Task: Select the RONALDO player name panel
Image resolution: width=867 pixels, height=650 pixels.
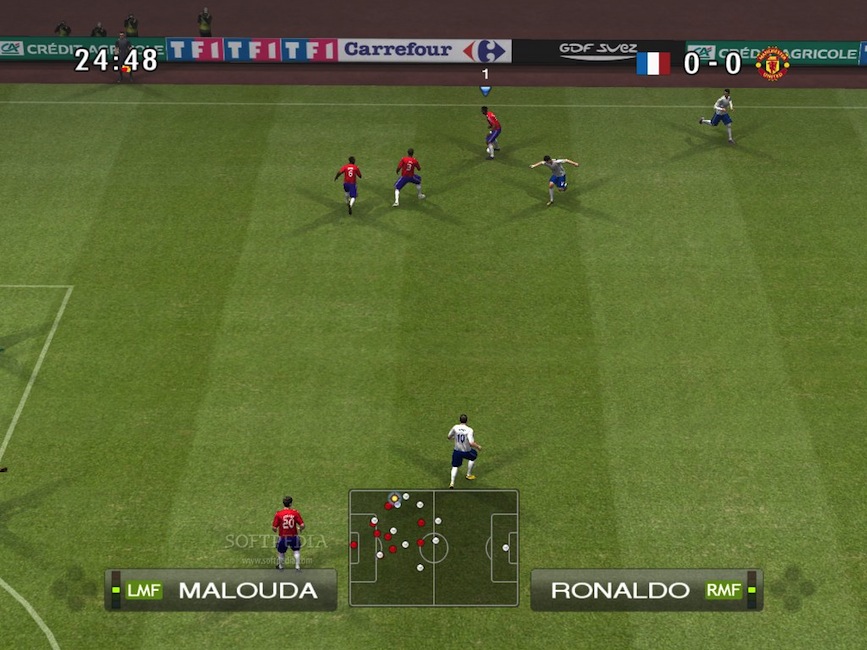Action: pos(646,590)
